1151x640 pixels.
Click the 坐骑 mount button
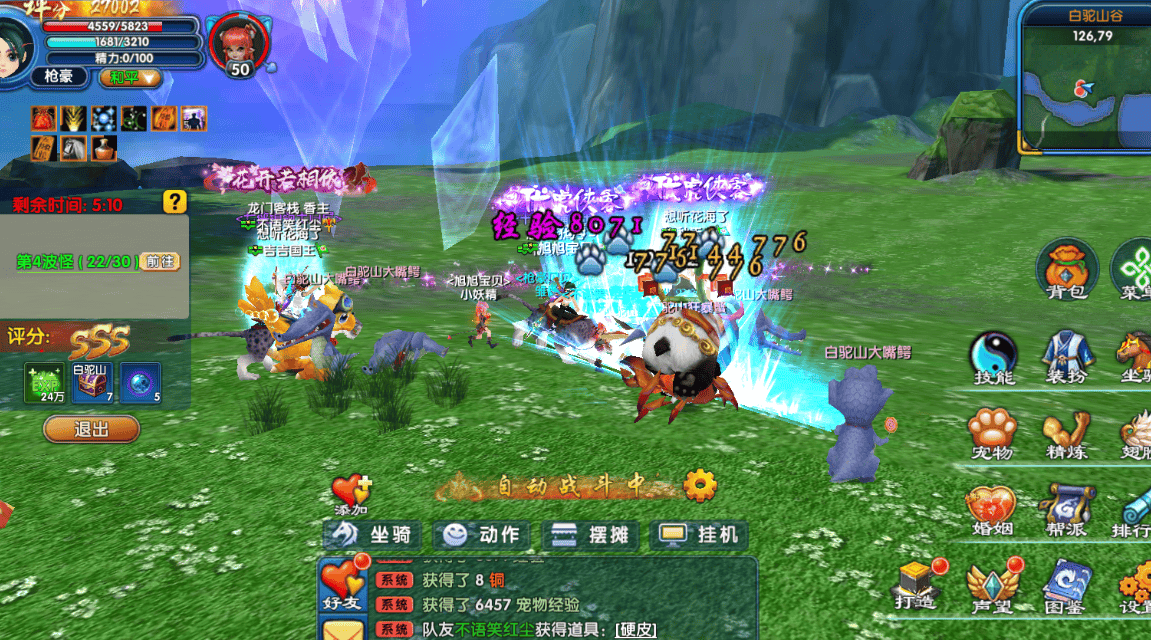[x=372, y=535]
